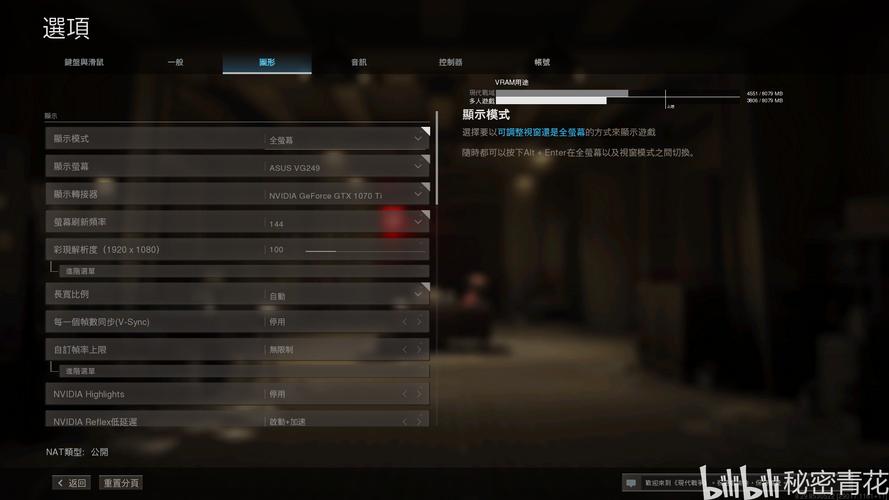The image size is (889, 500).
Task: Expand 進階選單 under 彩現解析度
Action: [x=80, y=271]
